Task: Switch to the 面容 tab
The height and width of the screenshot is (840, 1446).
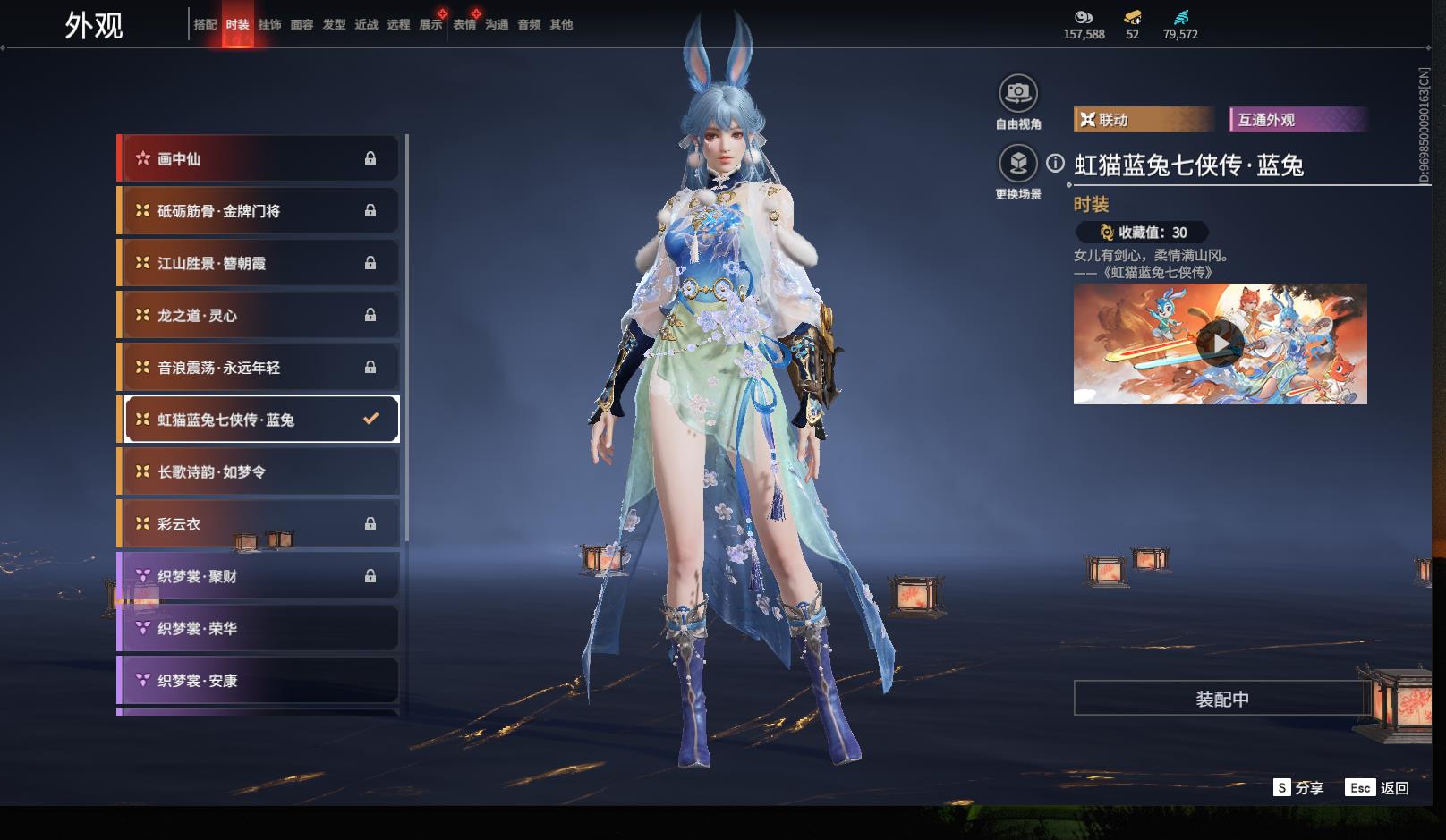Action: pos(302,25)
